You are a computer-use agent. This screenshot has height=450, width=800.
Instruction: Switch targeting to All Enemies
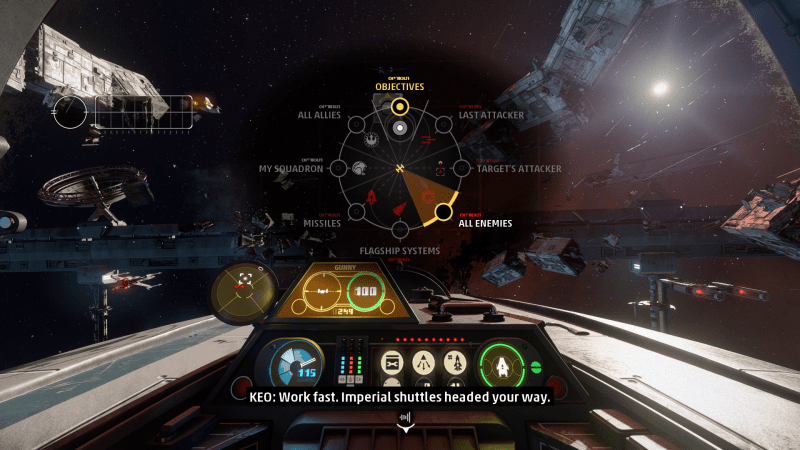point(441,212)
